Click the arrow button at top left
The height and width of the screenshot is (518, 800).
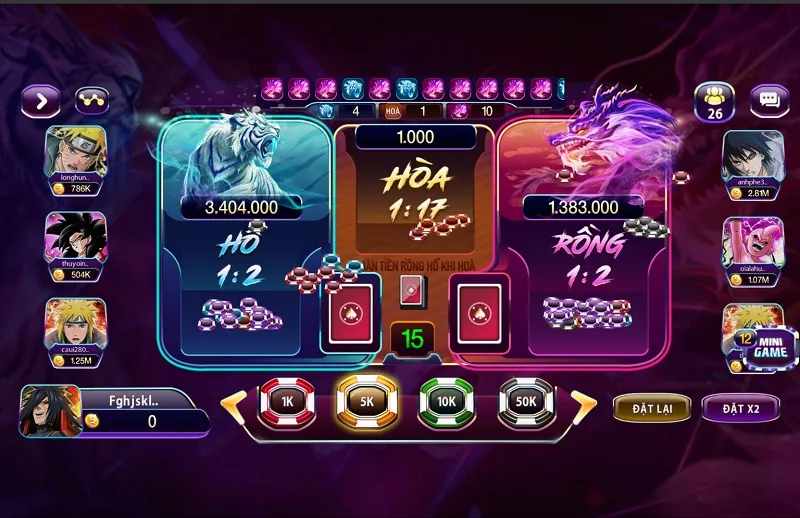41,100
